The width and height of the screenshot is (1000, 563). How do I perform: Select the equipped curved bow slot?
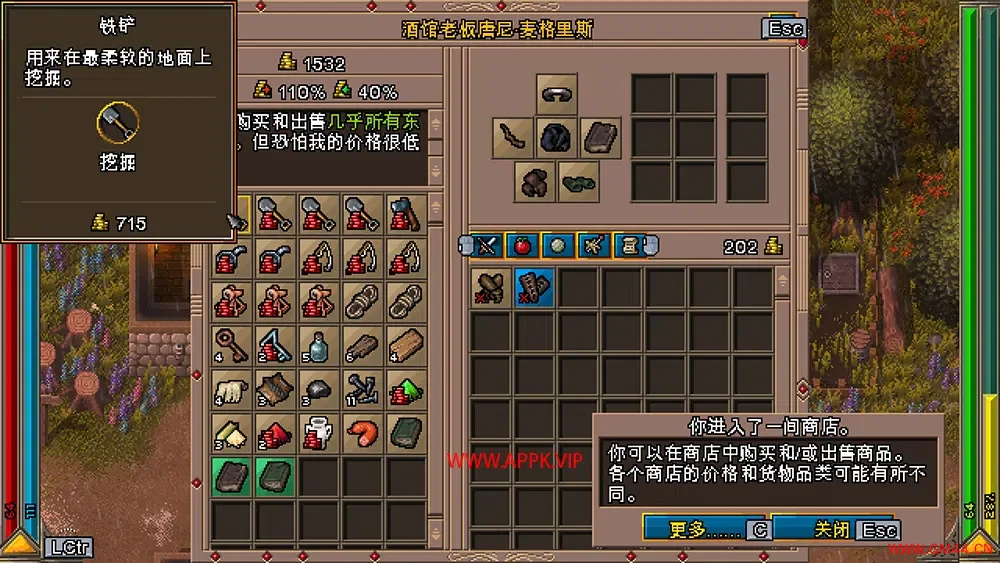tap(512, 138)
